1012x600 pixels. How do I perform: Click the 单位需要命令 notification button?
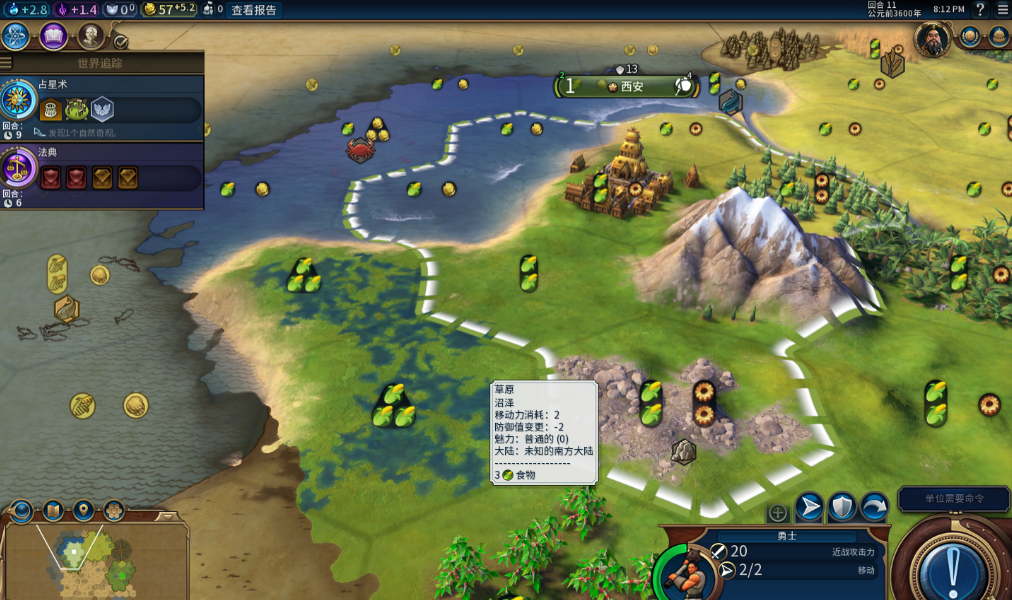[x=952, y=498]
